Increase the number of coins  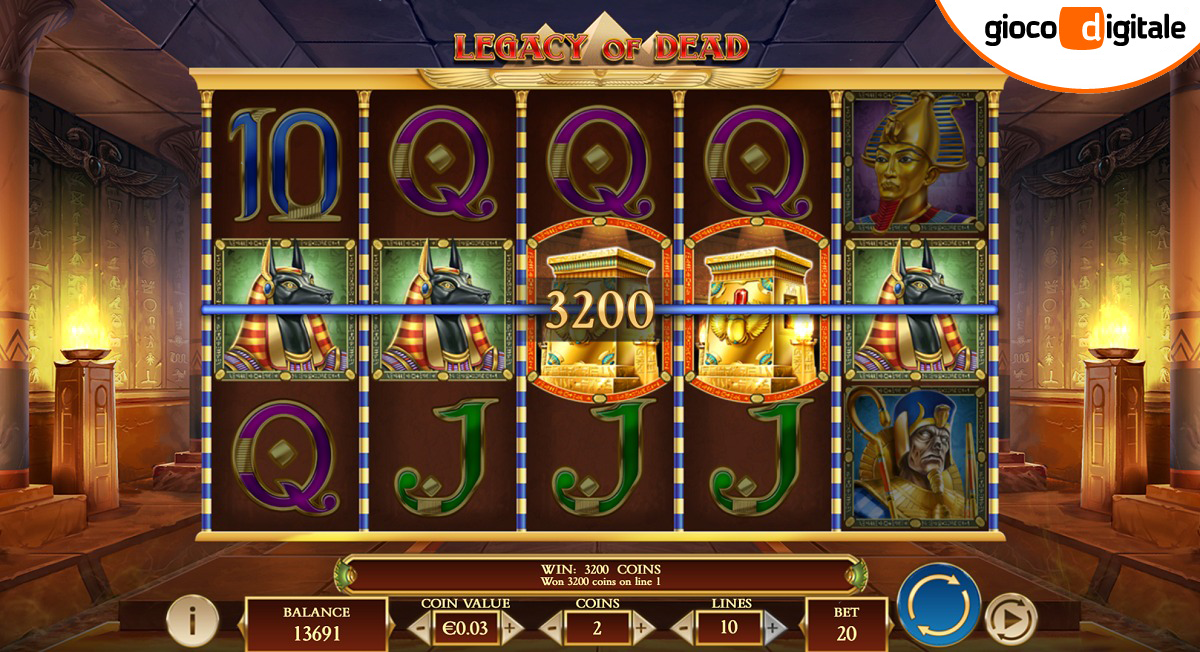[643, 628]
